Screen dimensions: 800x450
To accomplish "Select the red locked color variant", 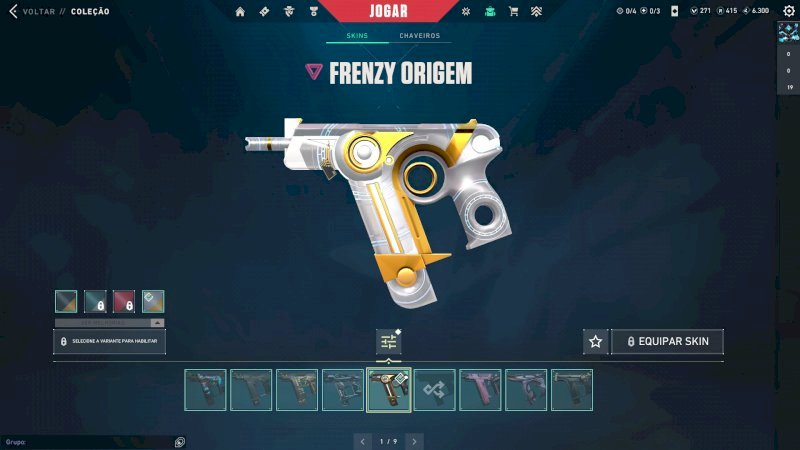I will pos(124,301).
